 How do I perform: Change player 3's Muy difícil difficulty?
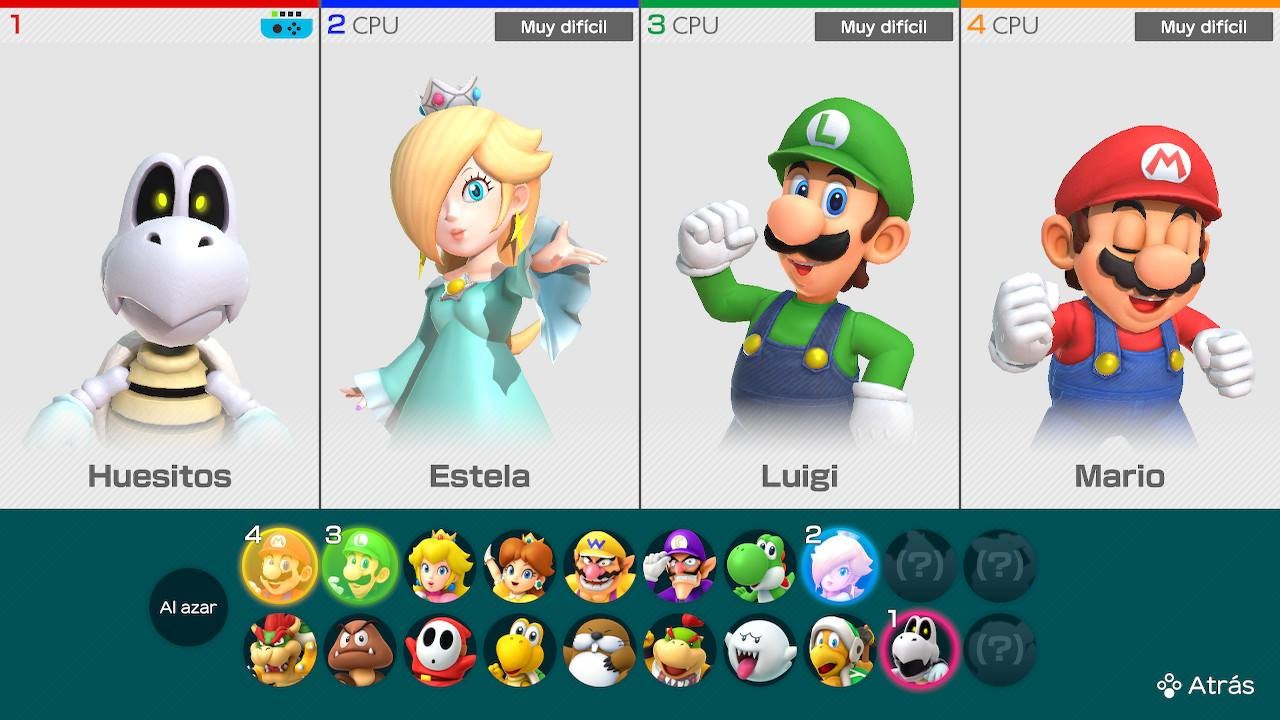click(883, 27)
